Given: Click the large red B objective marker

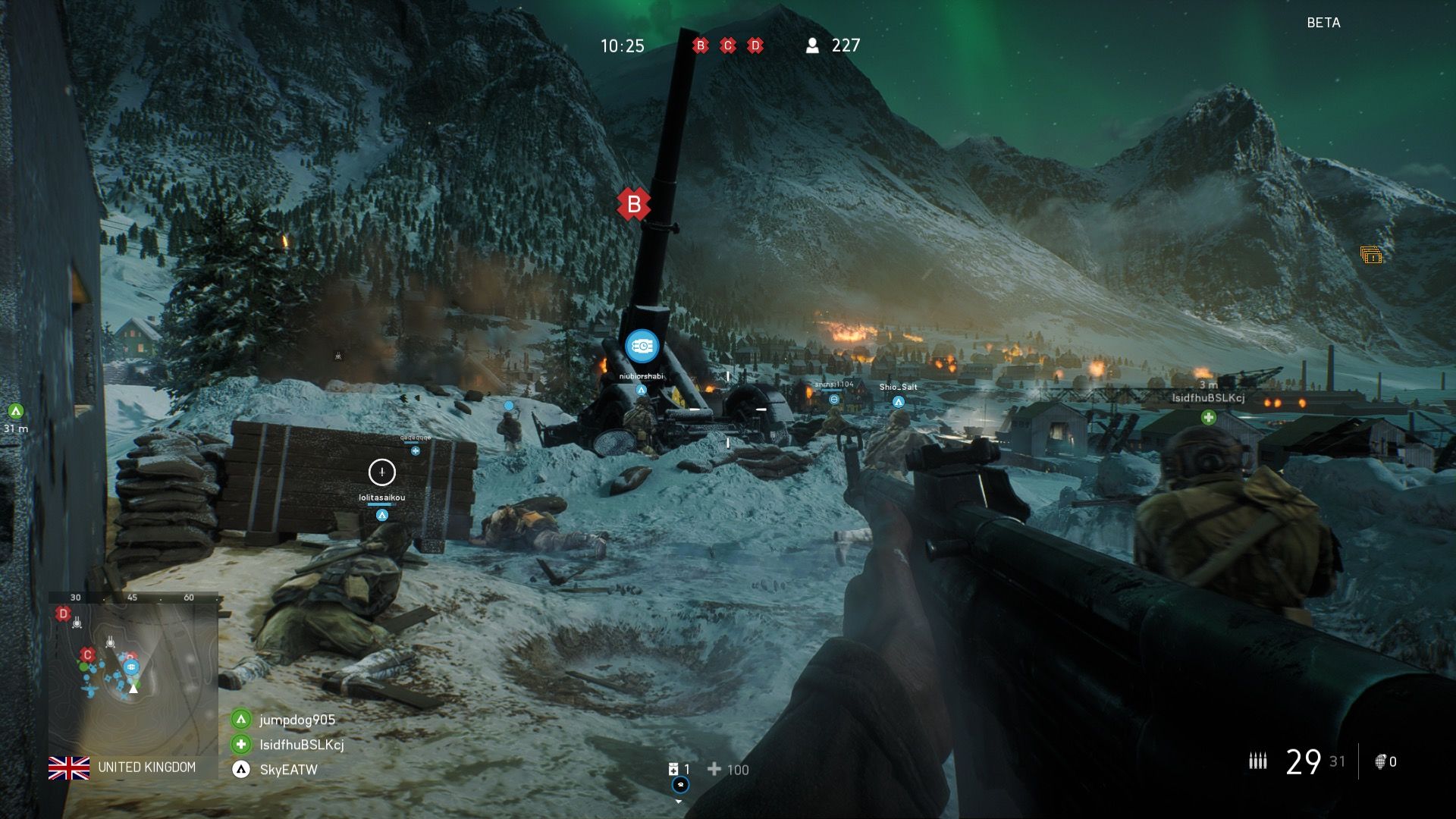Looking at the screenshot, I should click(634, 204).
